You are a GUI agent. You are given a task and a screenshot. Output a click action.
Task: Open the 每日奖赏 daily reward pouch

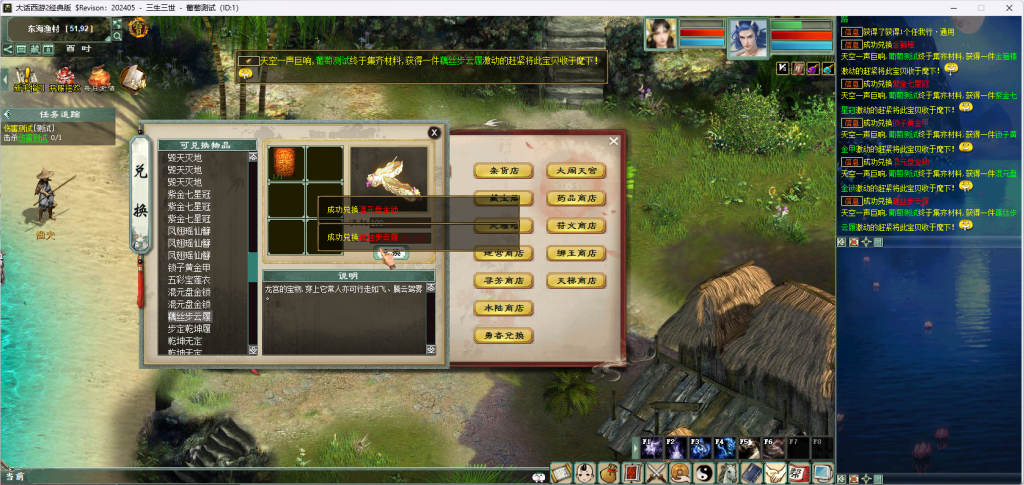(x=100, y=78)
